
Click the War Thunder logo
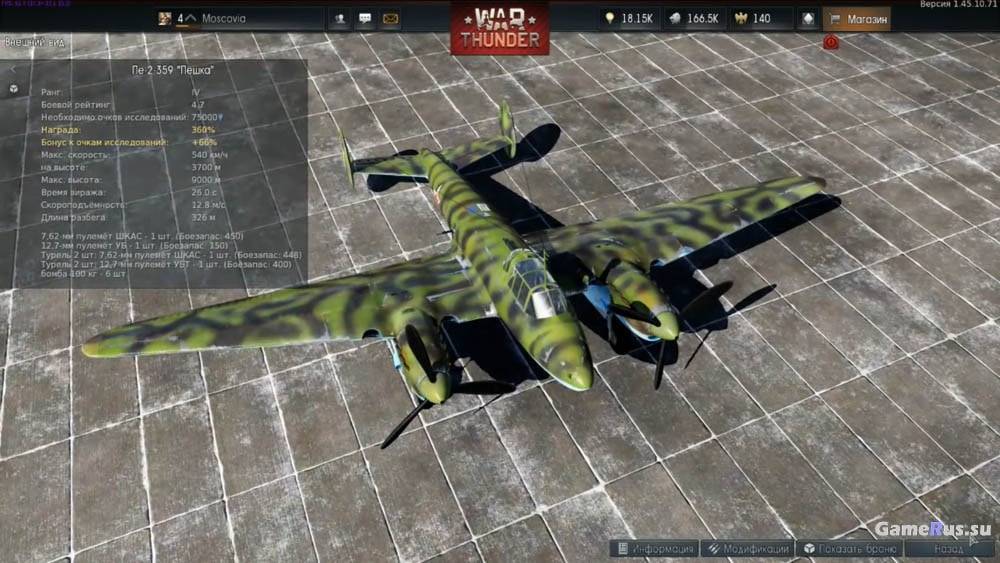coord(499,27)
